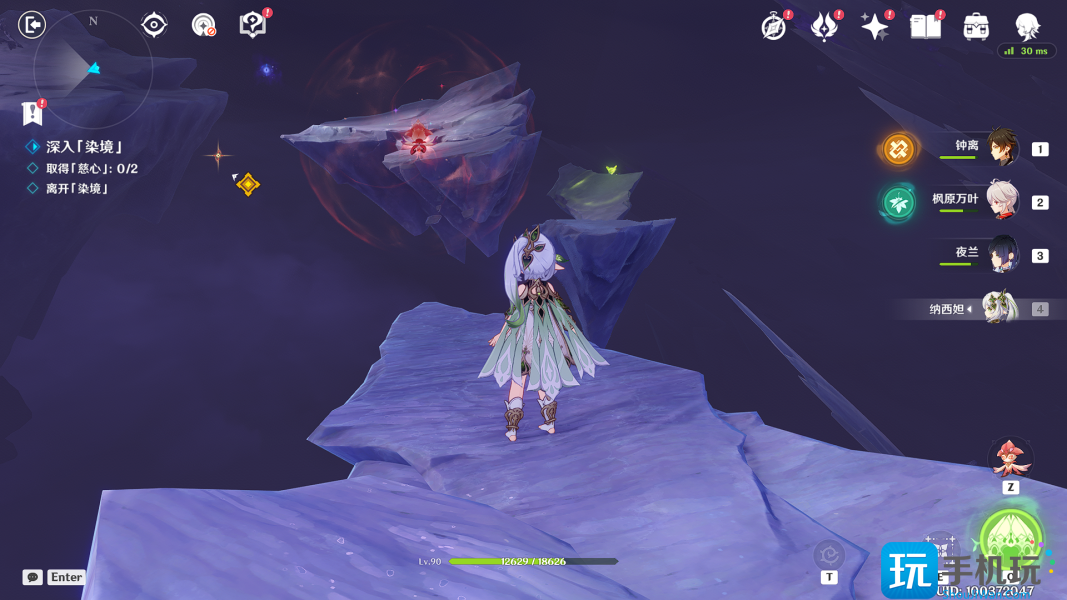The image size is (1067, 600).
Task: Switch to party member 夜兰
Action: (x=1002, y=254)
